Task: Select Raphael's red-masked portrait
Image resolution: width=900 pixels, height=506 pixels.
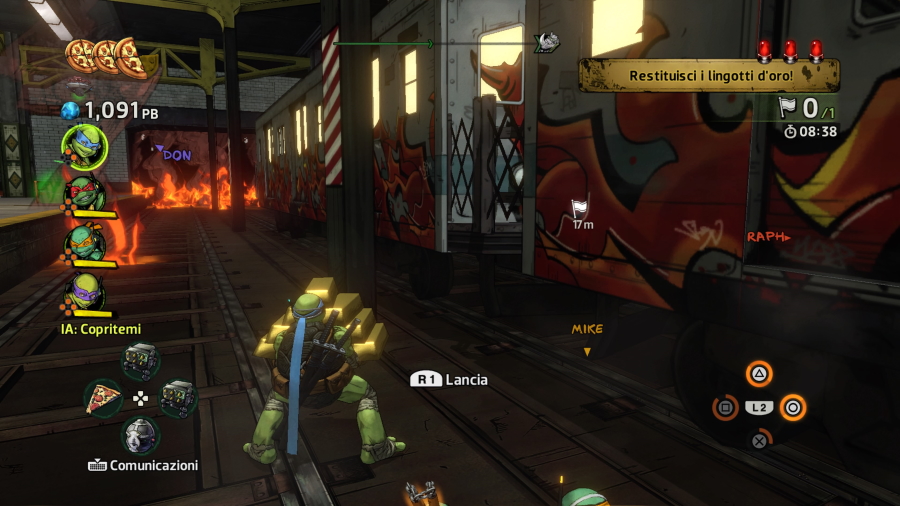Action: pyautogui.click(x=84, y=193)
